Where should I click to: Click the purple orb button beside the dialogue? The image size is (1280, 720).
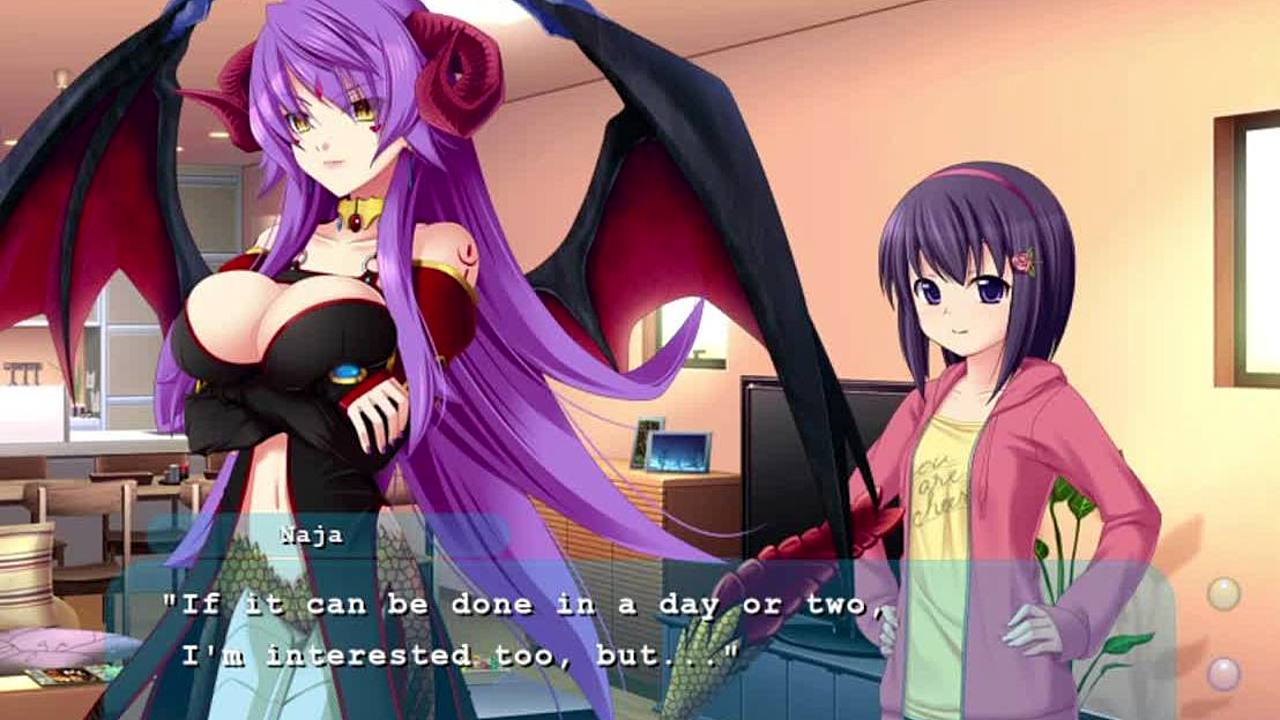pyautogui.click(x=1223, y=673)
